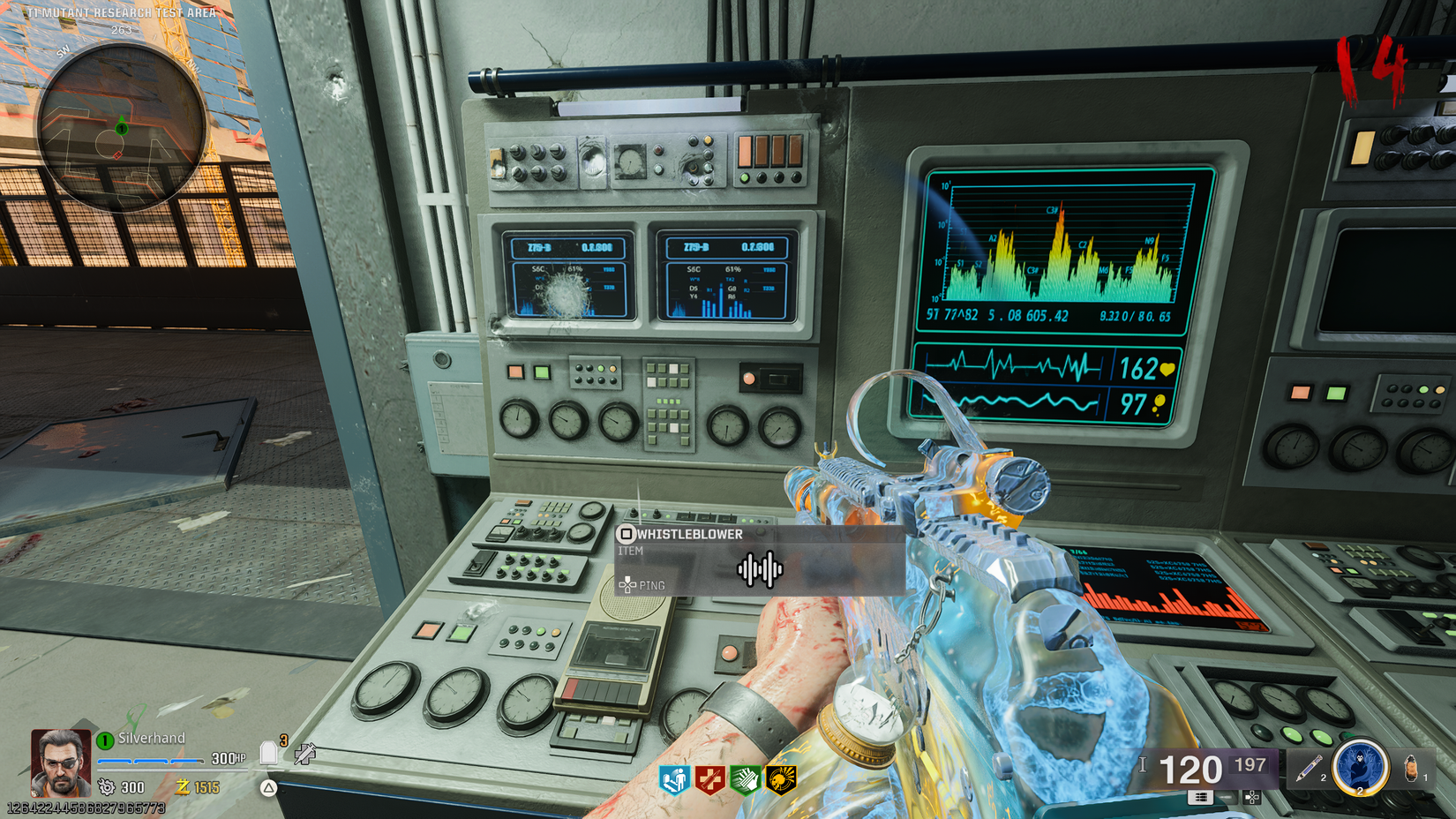Click the d-pad Ping icon
1456x819 pixels.
(x=627, y=585)
